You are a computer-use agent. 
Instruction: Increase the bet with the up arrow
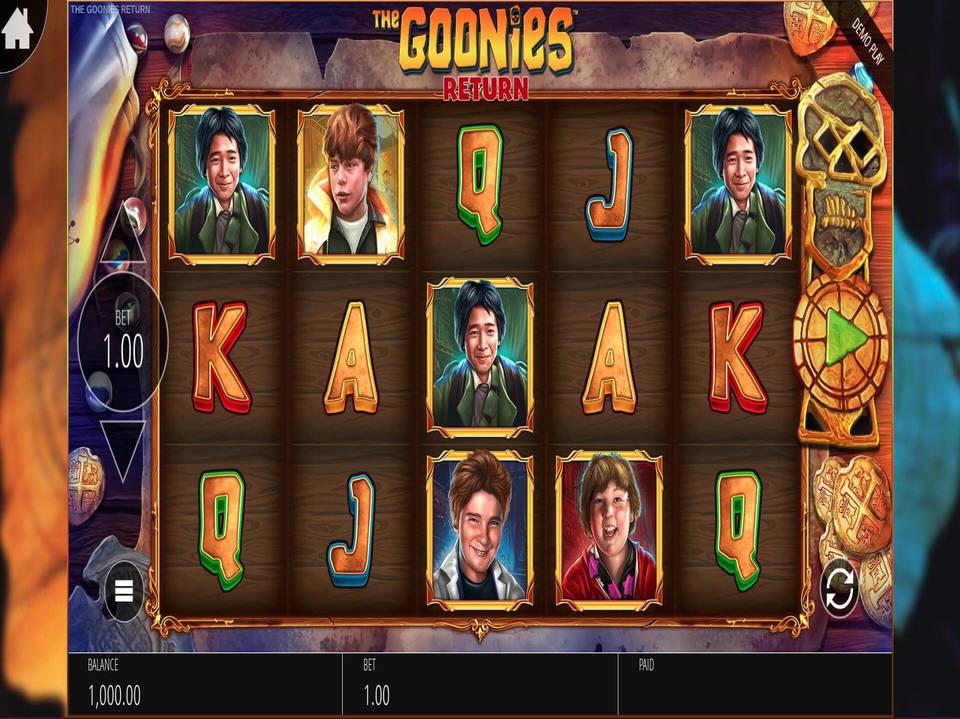124,233
